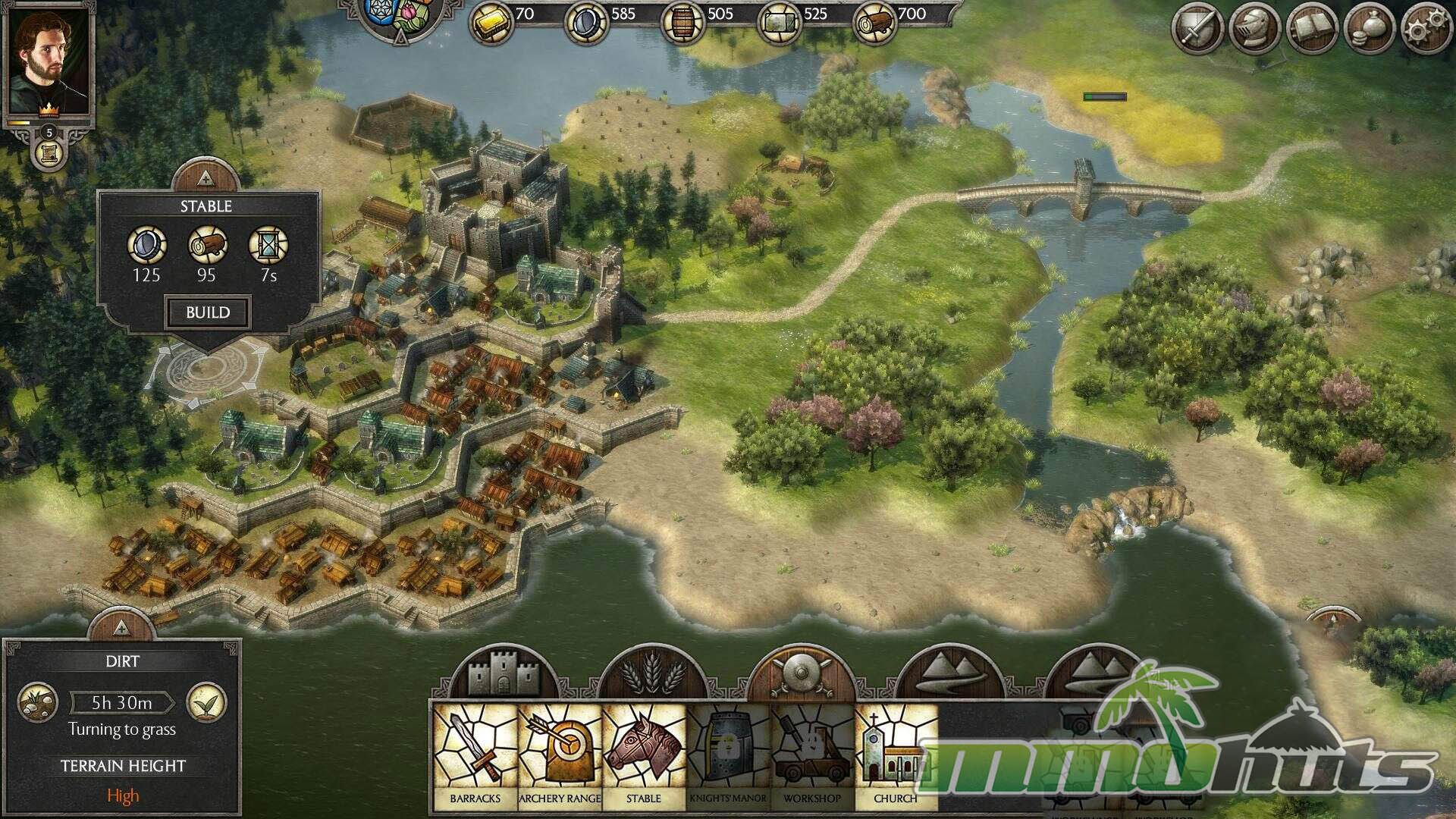Choose the locked Workshop tile
The width and height of the screenshot is (1456, 819).
click(x=812, y=755)
